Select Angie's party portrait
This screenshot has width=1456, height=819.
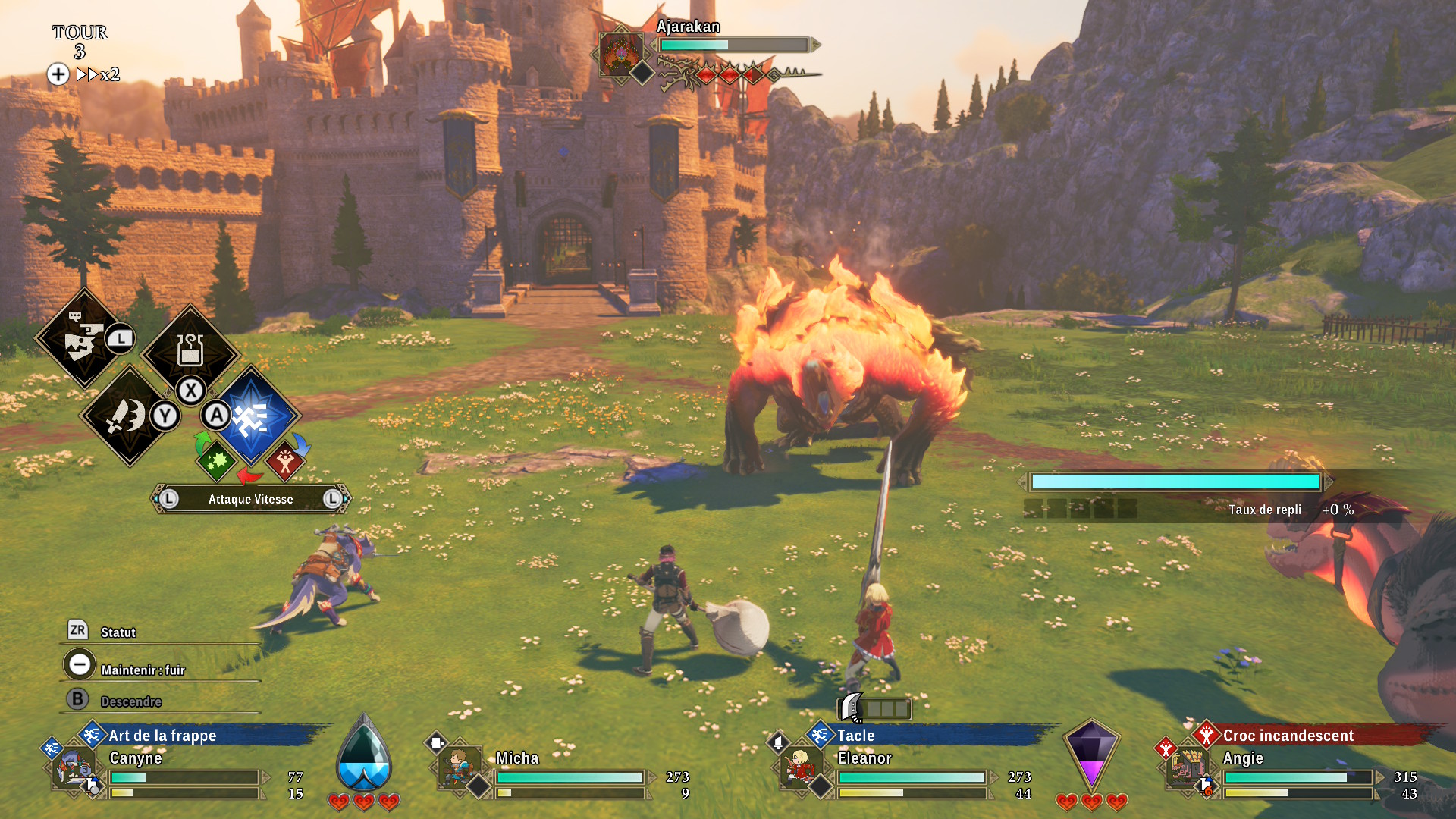pyautogui.click(x=1185, y=767)
